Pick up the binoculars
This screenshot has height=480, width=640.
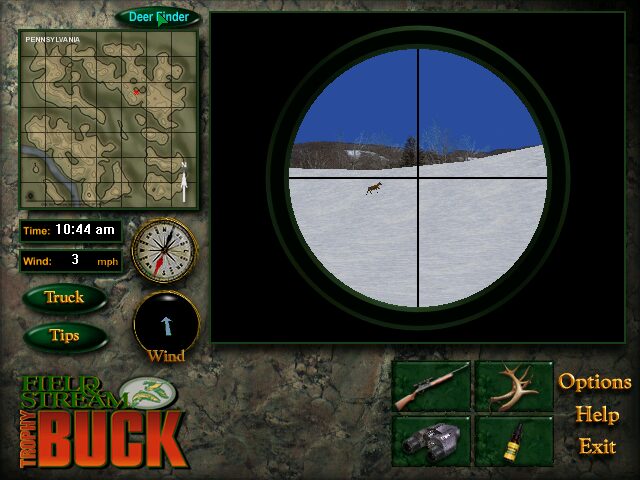point(431,440)
